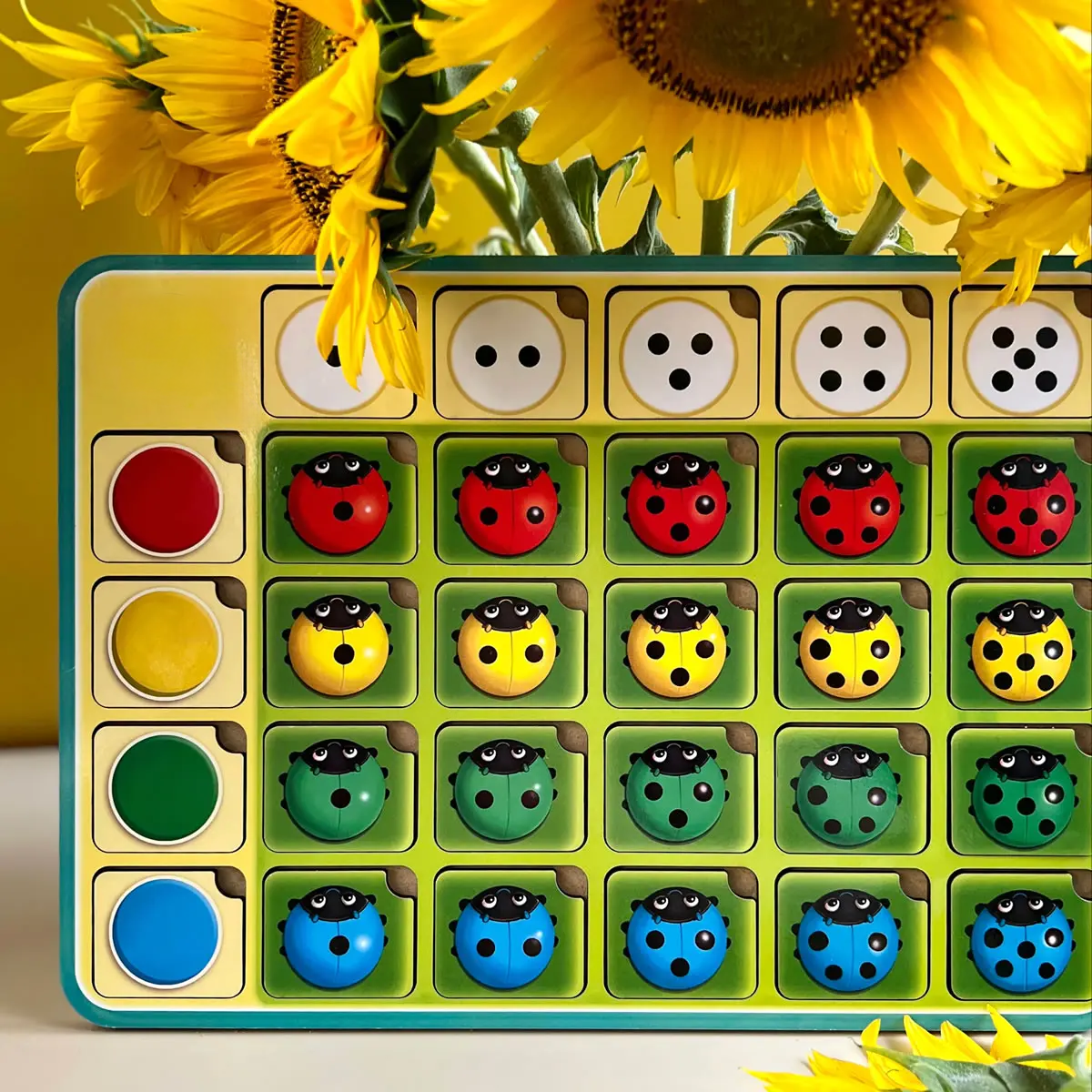Screen dimensions: 1092x1092
Task: Select the yellow ladybug with three dots
Action: pos(677,646)
